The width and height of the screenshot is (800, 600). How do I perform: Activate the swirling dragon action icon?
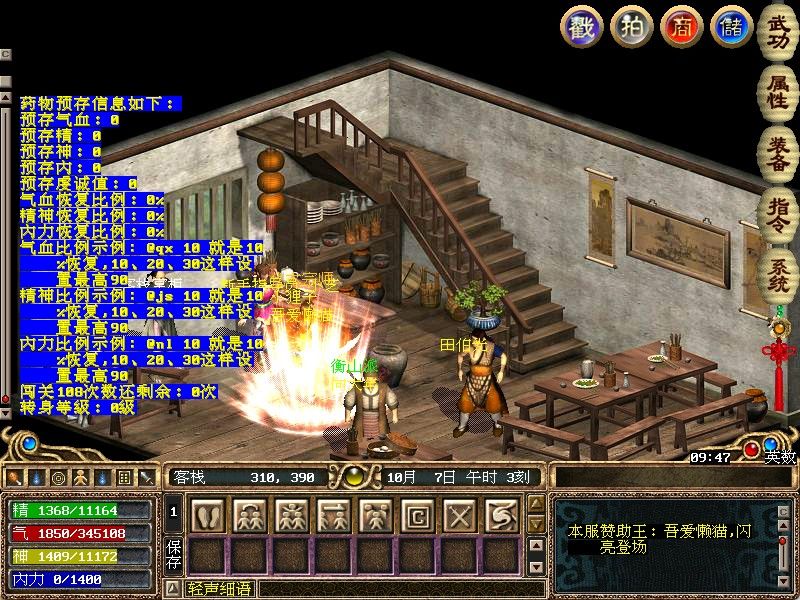coord(502,515)
